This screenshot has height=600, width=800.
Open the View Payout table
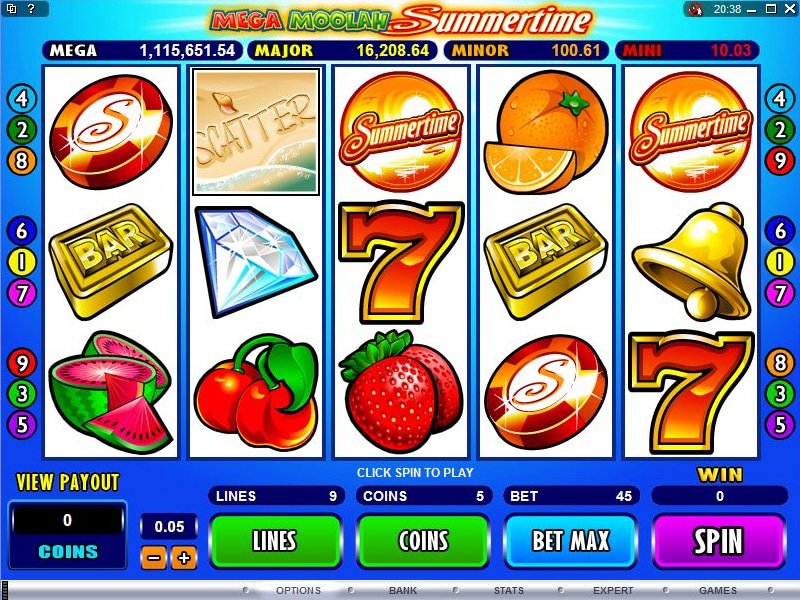pos(67,482)
